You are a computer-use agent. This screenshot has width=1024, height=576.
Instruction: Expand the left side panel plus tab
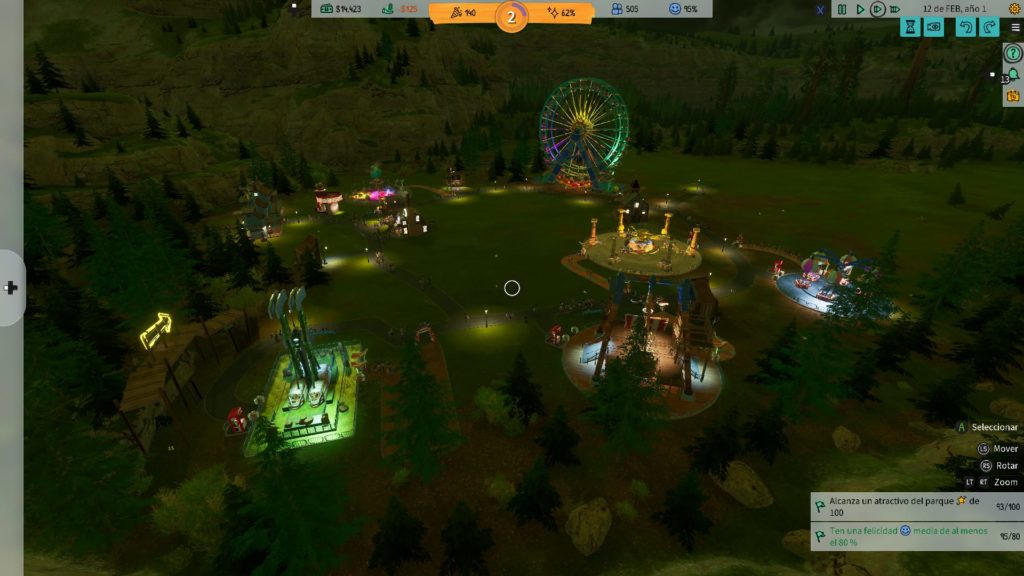11,288
